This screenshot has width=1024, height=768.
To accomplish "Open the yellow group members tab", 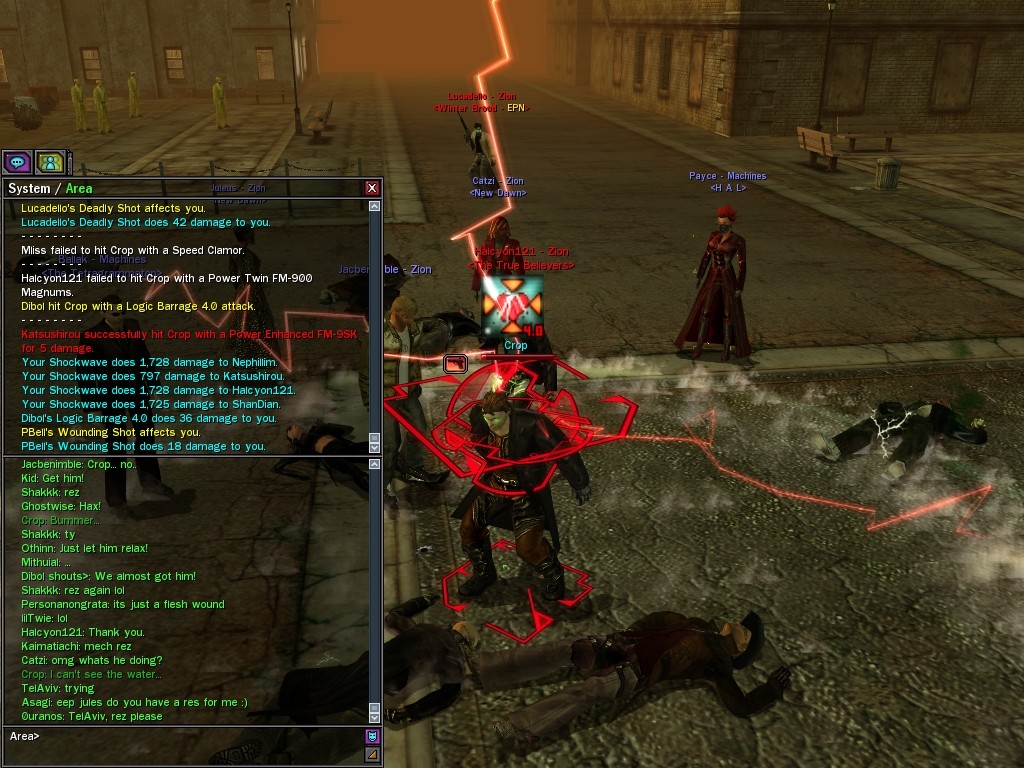I will [50, 161].
